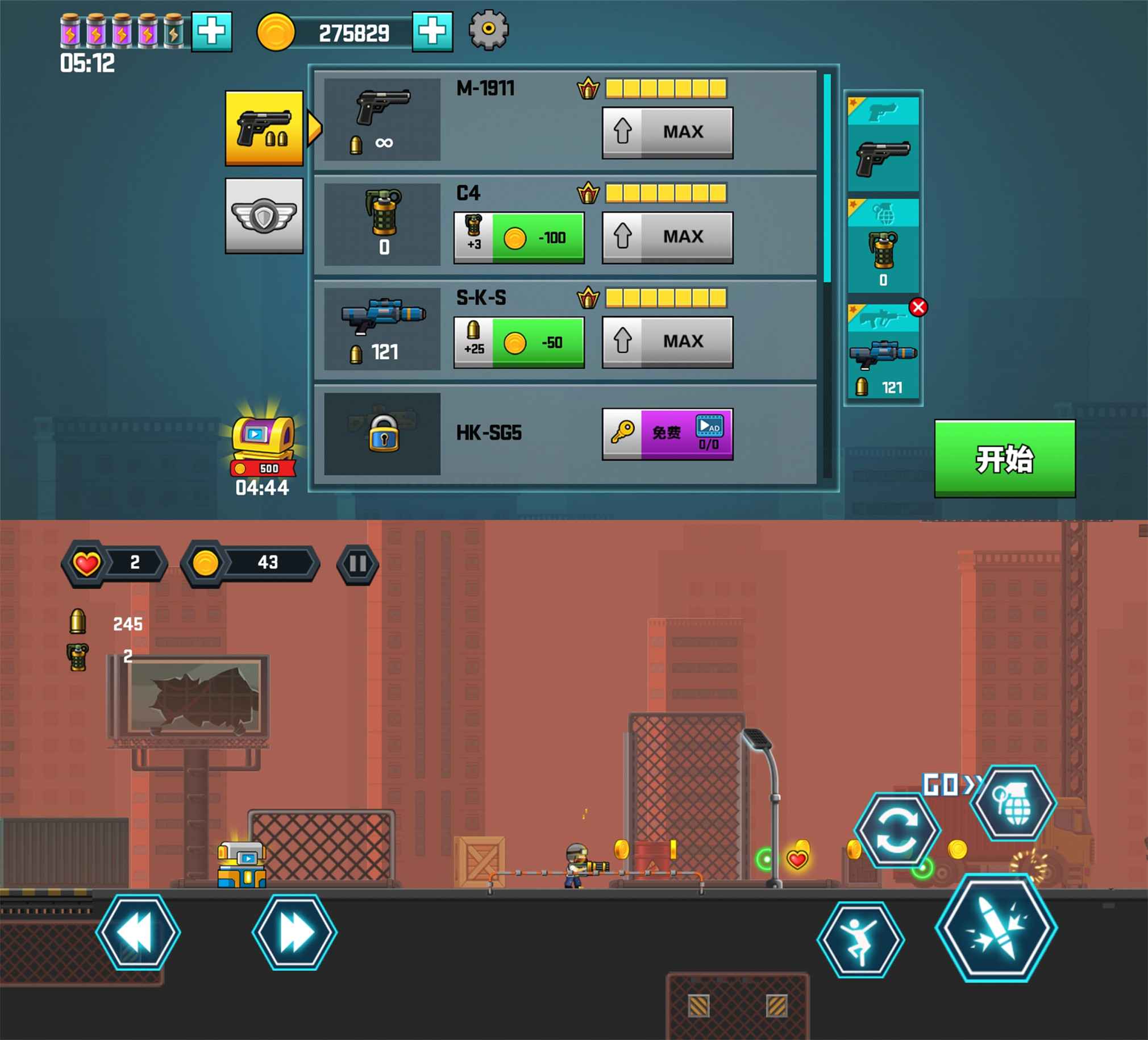Swap weapons with the cycle arrows button
This screenshot has width=1148, height=1040.
[x=896, y=830]
